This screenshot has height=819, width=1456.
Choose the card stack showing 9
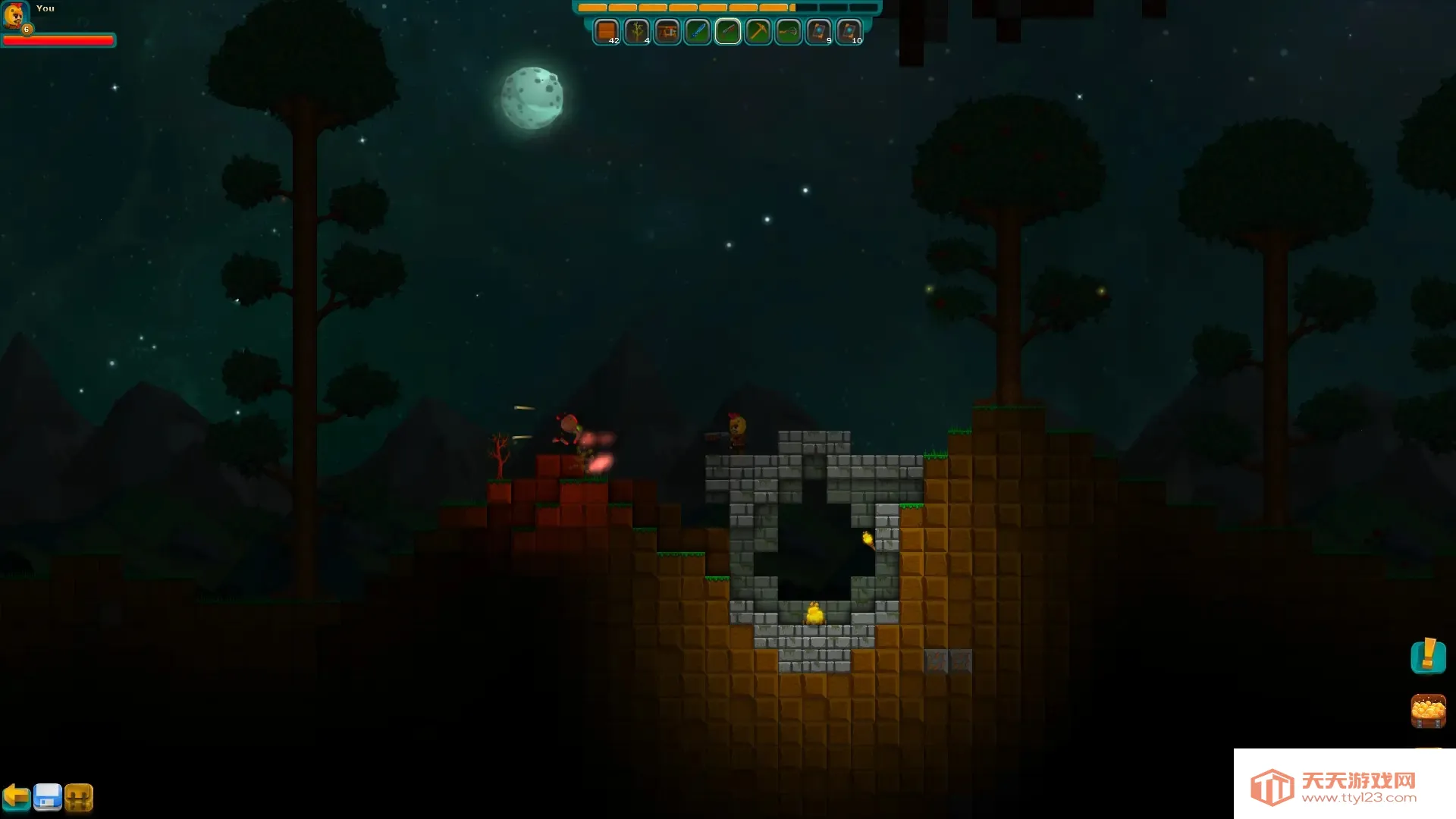[818, 32]
